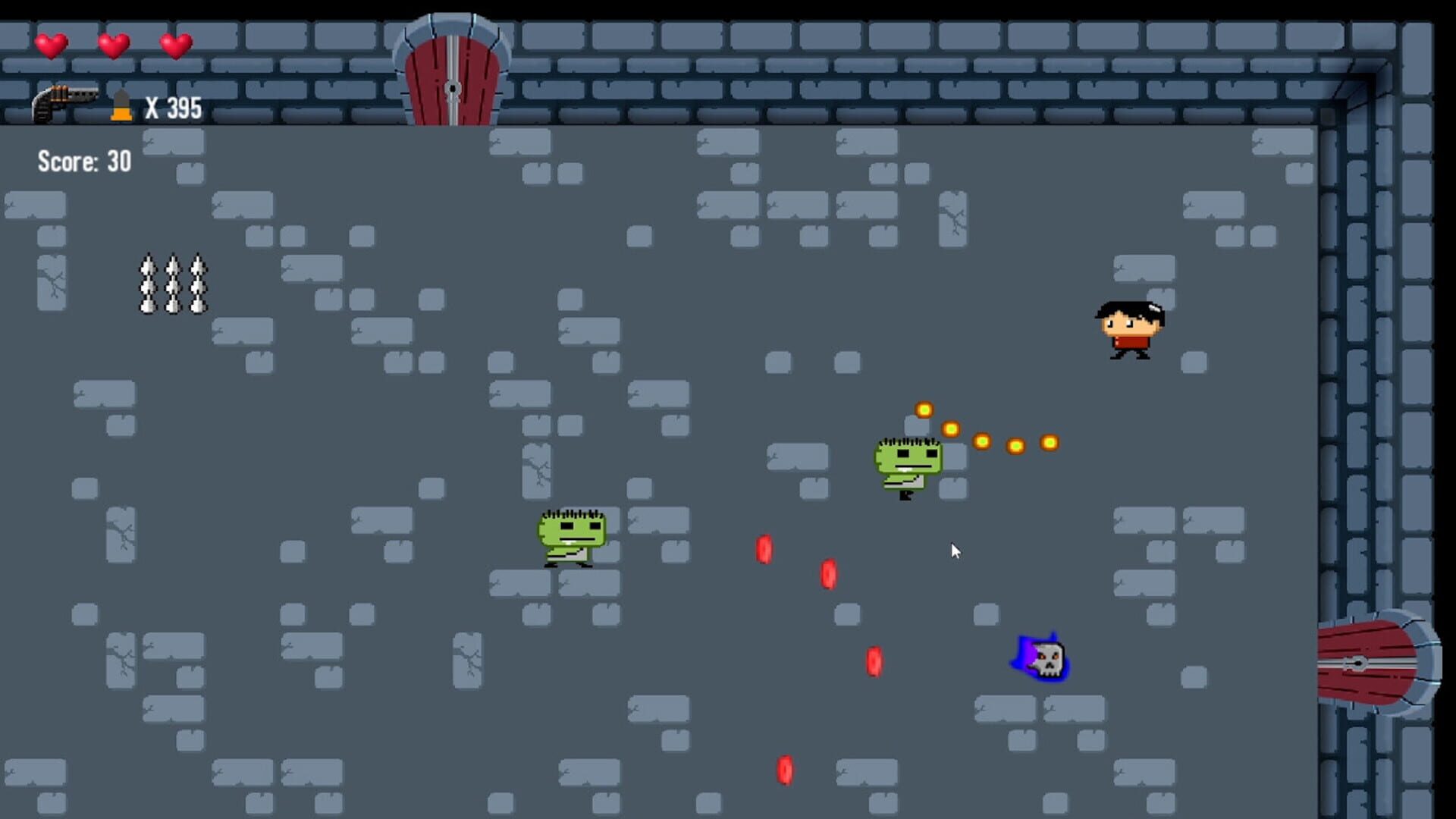Click the first heart in the health bar

pos(52,45)
